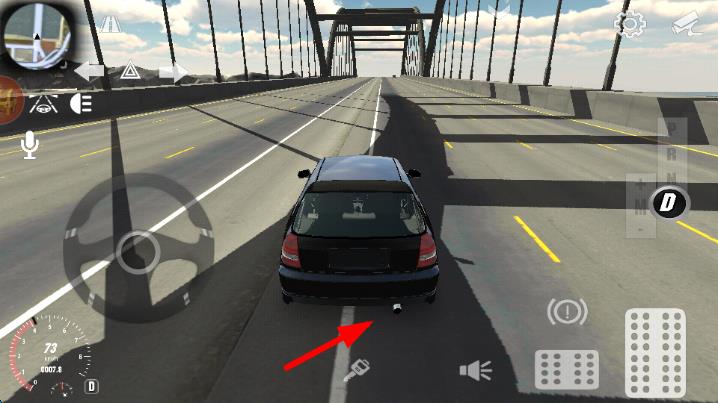Viewport: 718px width, 403px height.
Task: Turn on the headlights
Action: click(81, 103)
